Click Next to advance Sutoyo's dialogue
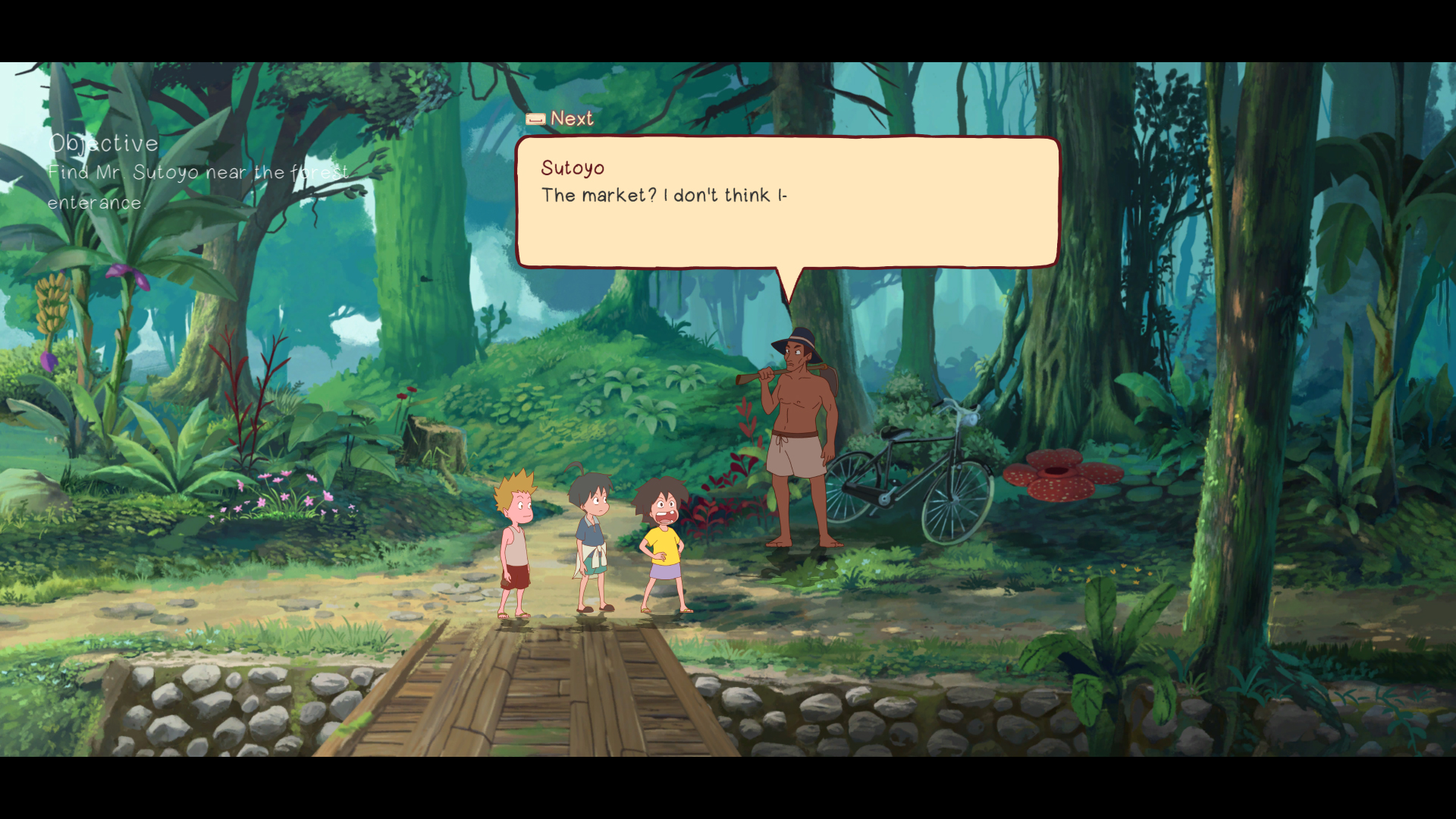 tap(571, 118)
